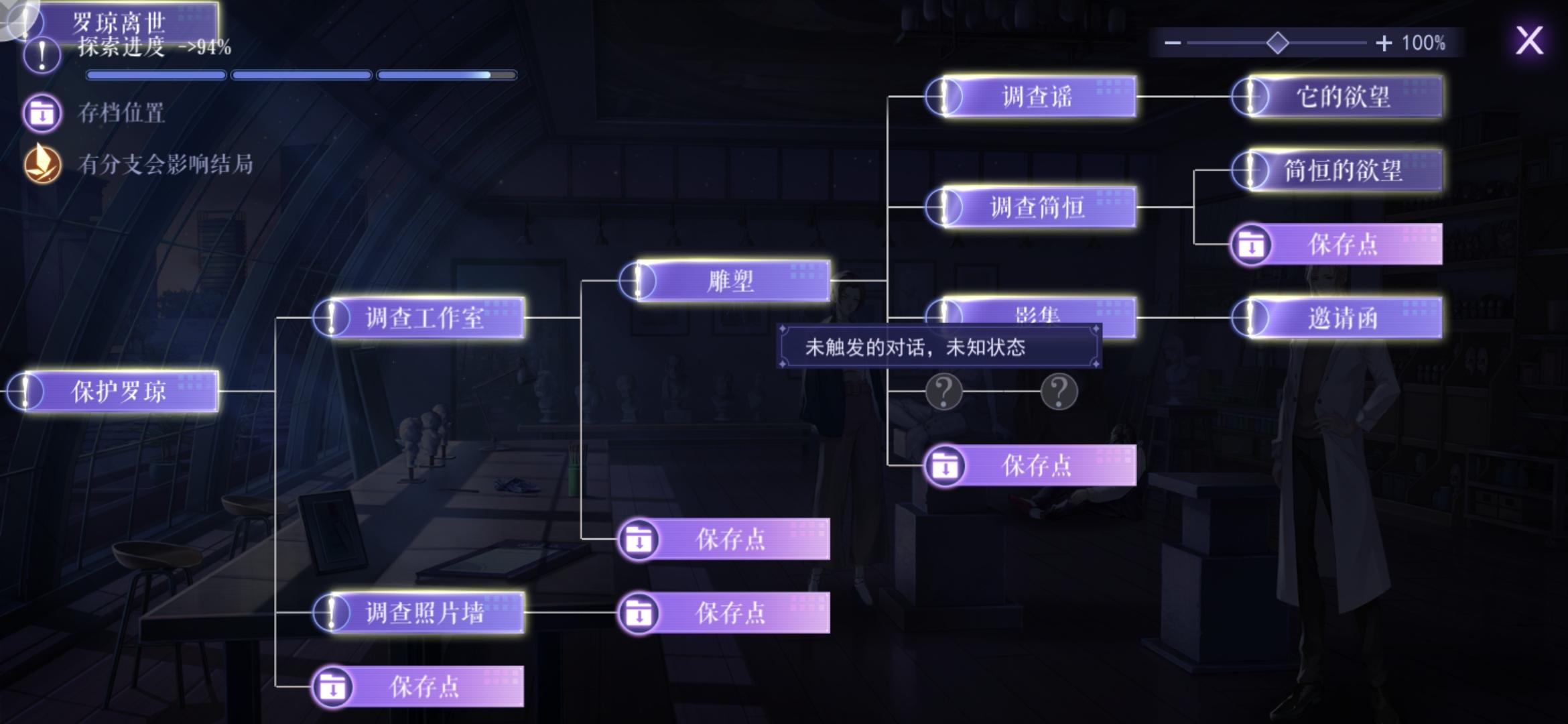This screenshot has height=724, width=1568.
Task: Open the 简恒的欲望 node
Action: coord(1340,171)
